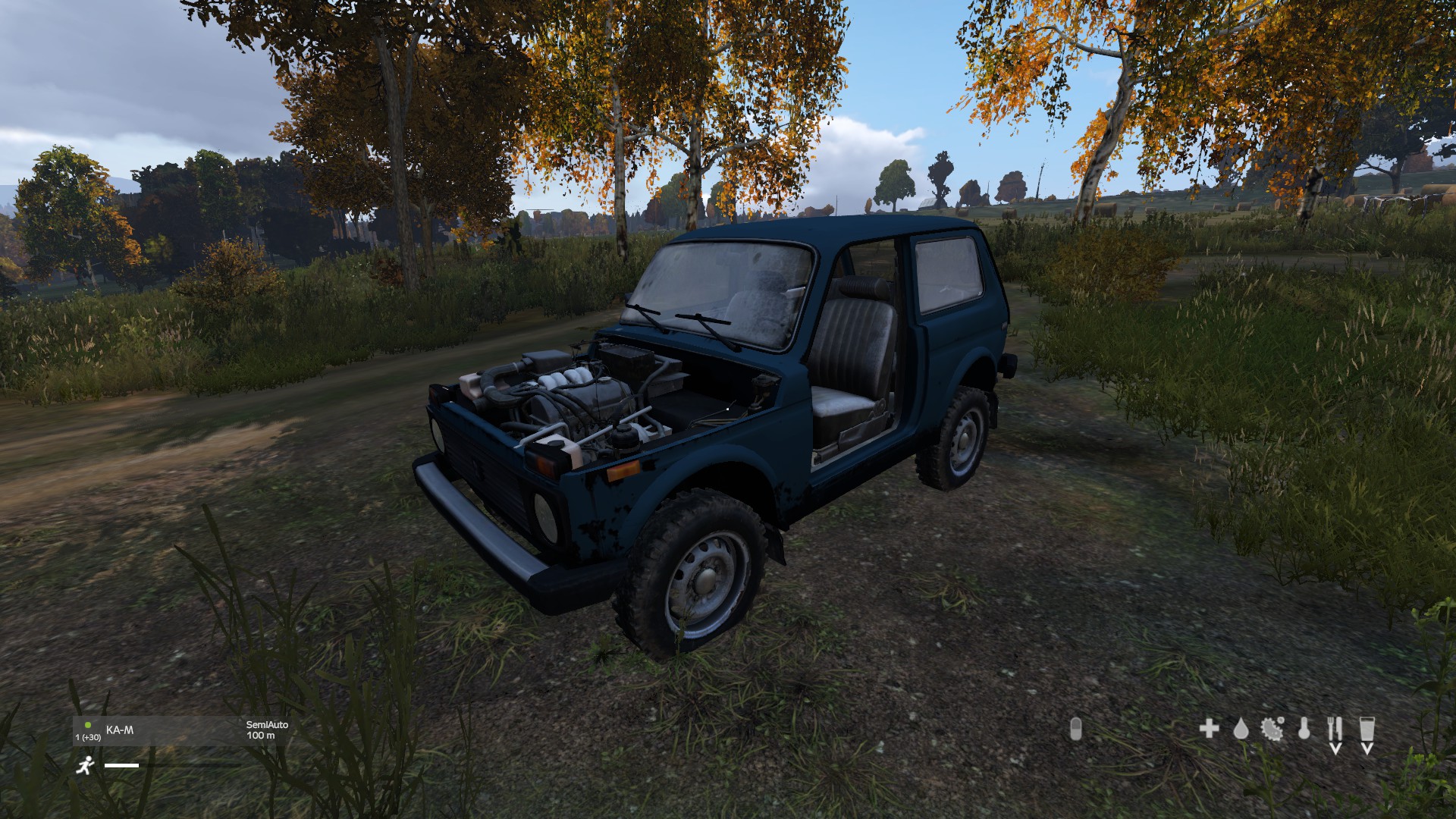The width and height of the screenshot is (1456, 819).
Task: Click the 1 (+30) ammo counter
Action: click(88, 737)
